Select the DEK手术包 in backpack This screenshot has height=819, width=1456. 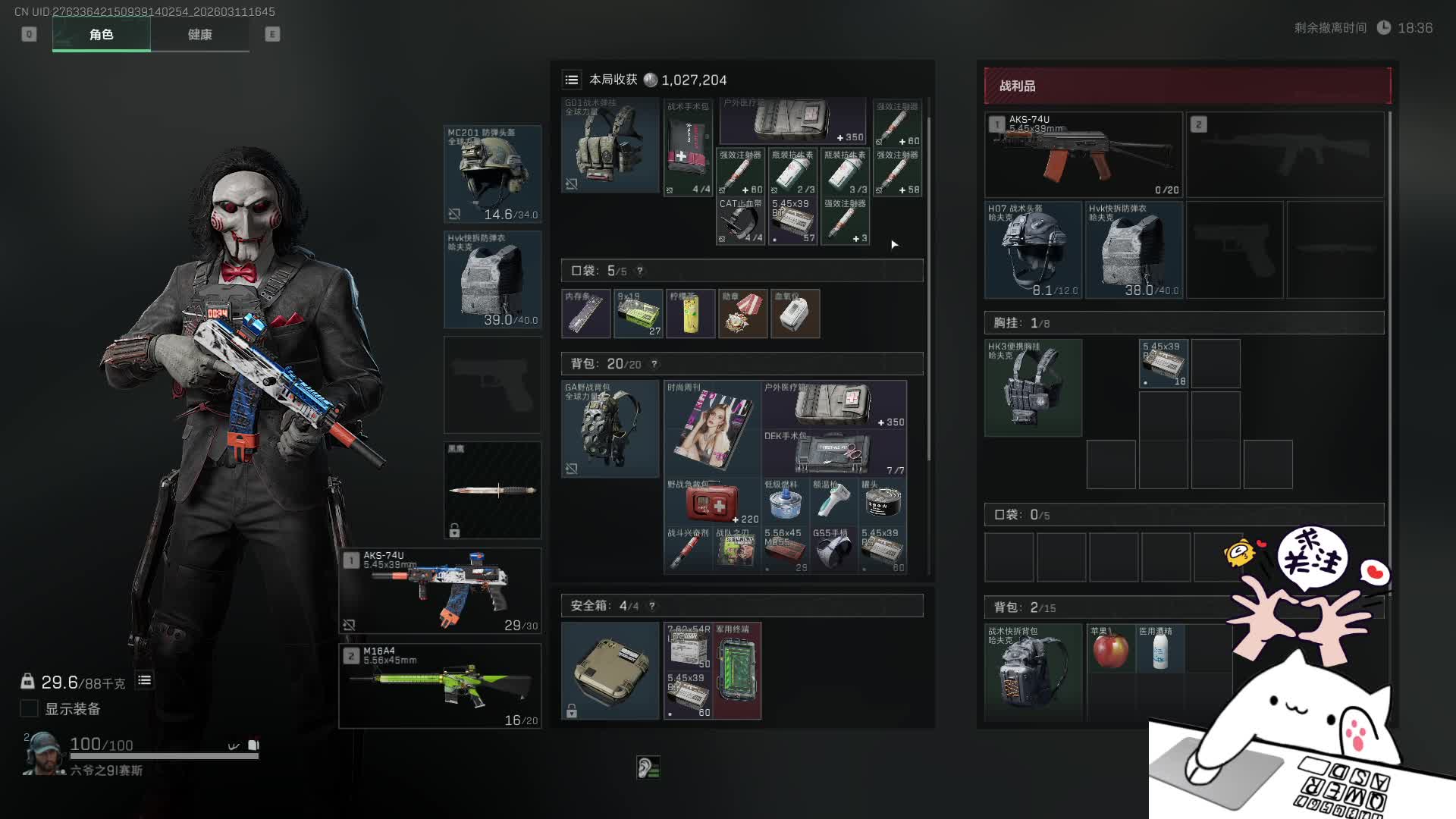pos(834,453)
